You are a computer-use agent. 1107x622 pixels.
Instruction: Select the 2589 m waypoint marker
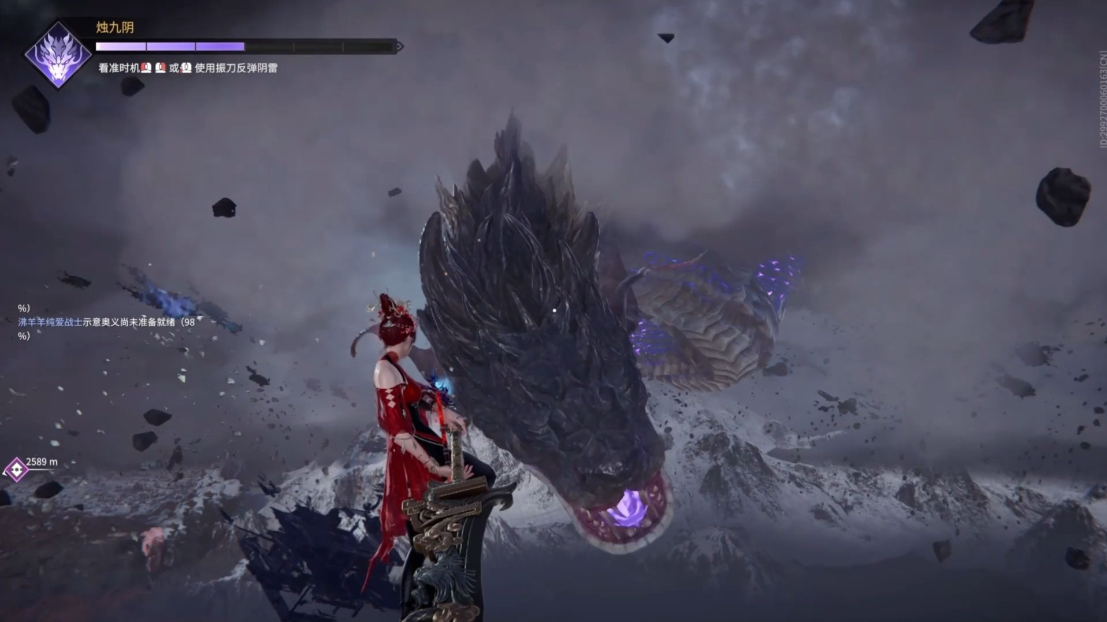[17, 468]
